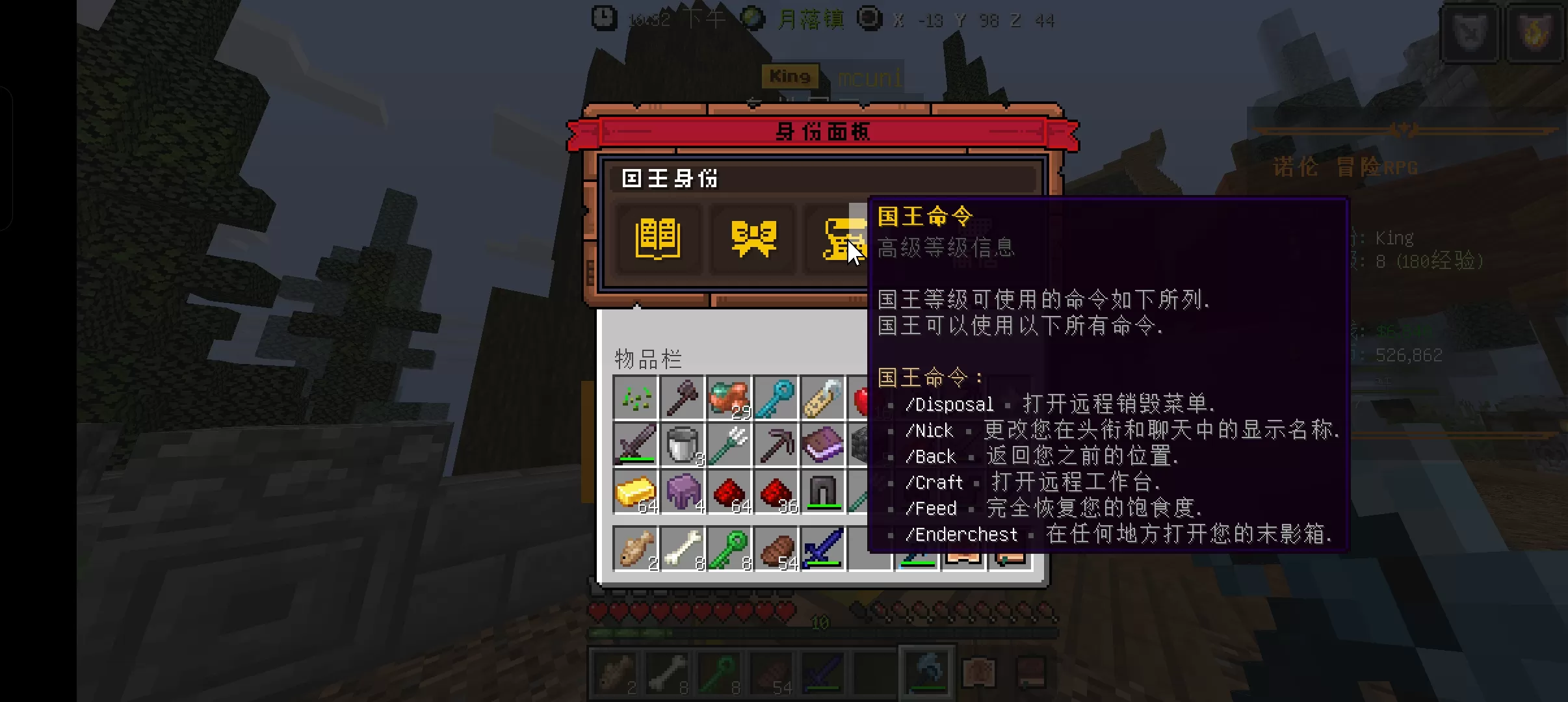Screen dimensions: 1568x702
Task: Open the book icon in the King identity panel
Action: 658,239
